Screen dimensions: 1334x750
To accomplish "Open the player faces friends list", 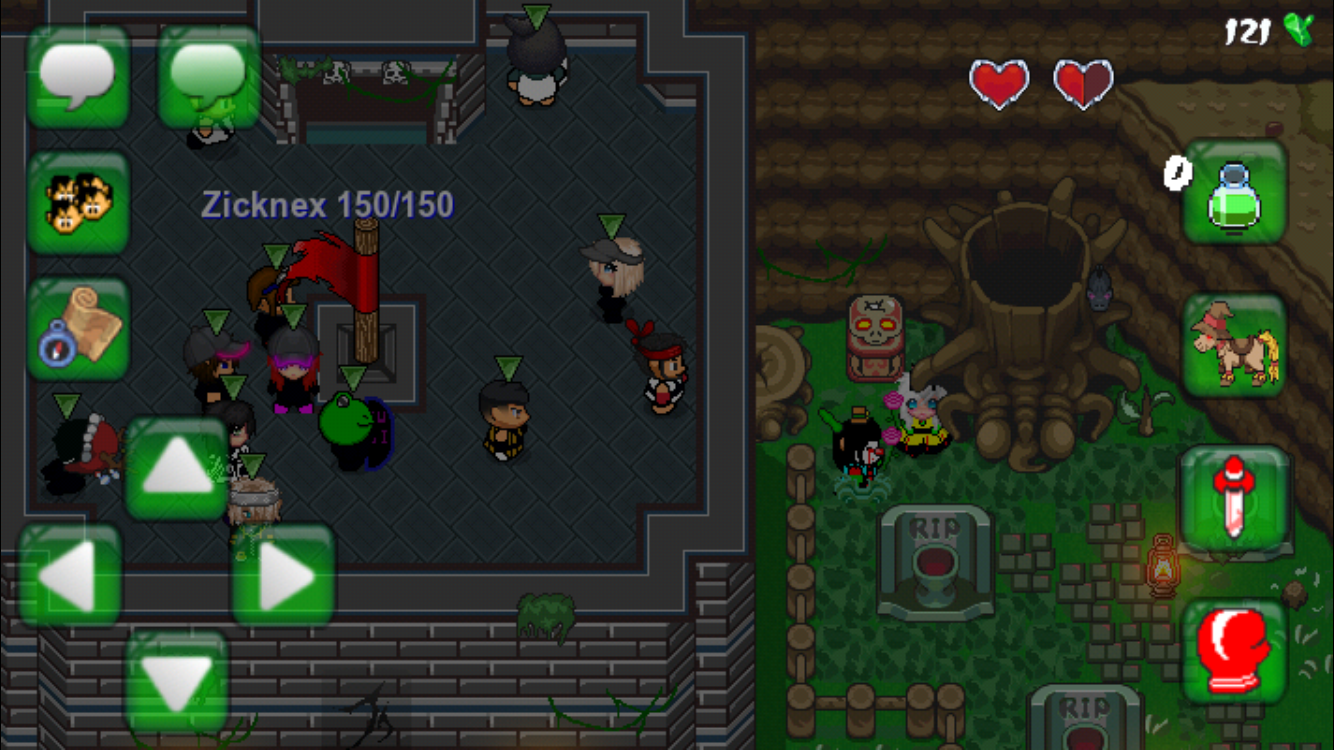I will coord(78,202).
